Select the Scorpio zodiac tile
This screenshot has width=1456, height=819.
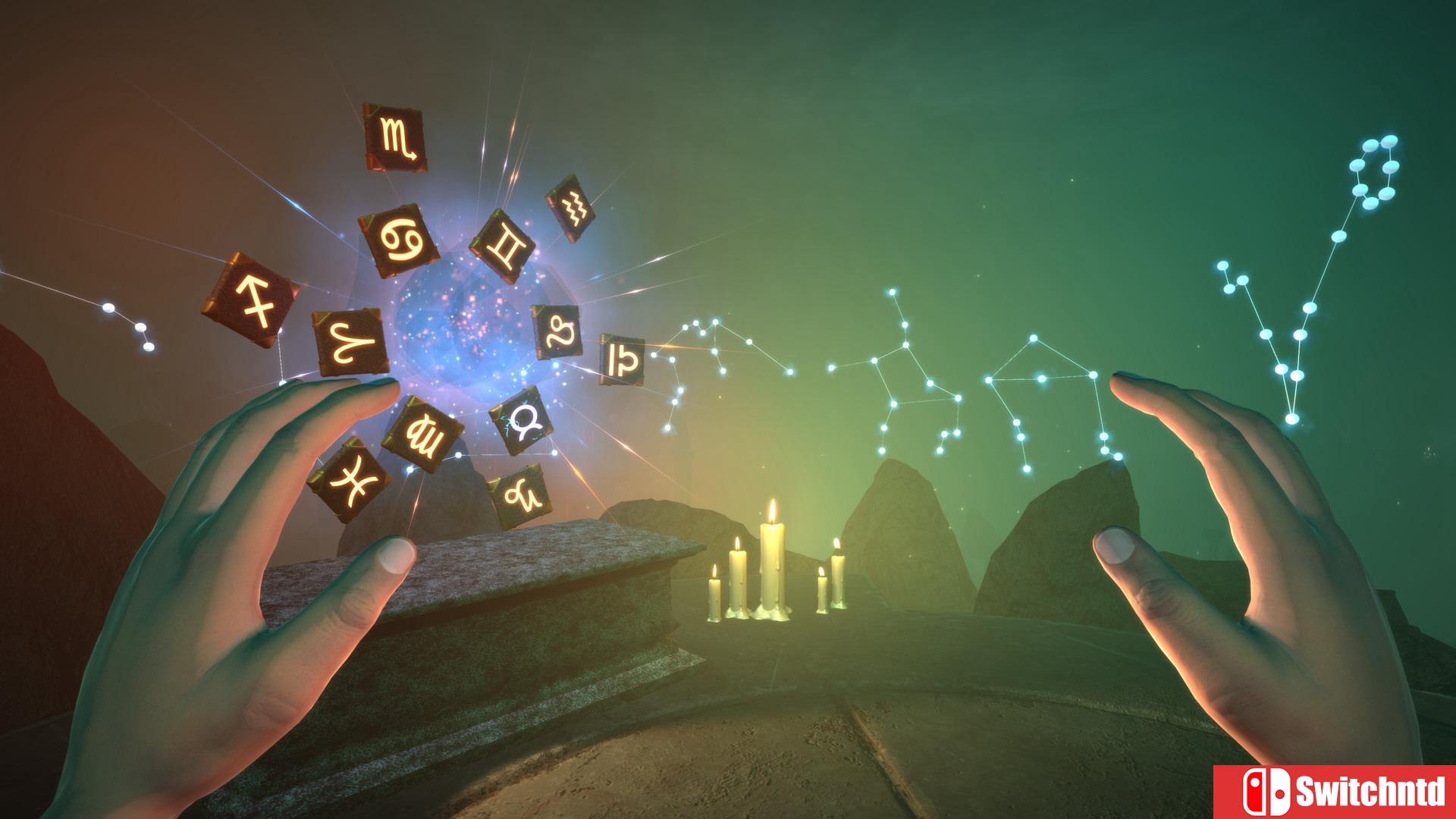[x=394, y=137]
